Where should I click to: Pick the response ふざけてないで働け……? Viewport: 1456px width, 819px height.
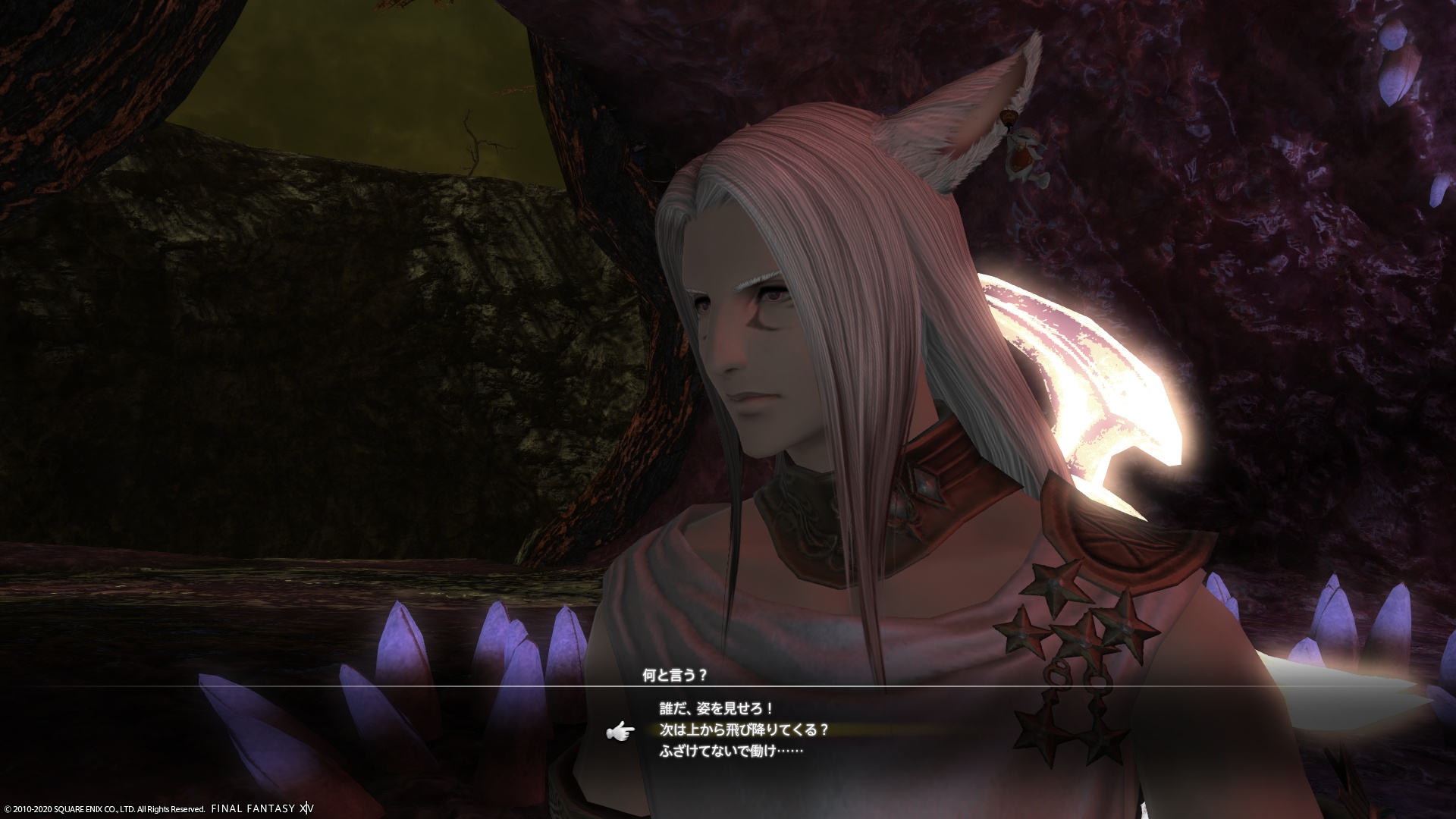(x=730, y=752)
